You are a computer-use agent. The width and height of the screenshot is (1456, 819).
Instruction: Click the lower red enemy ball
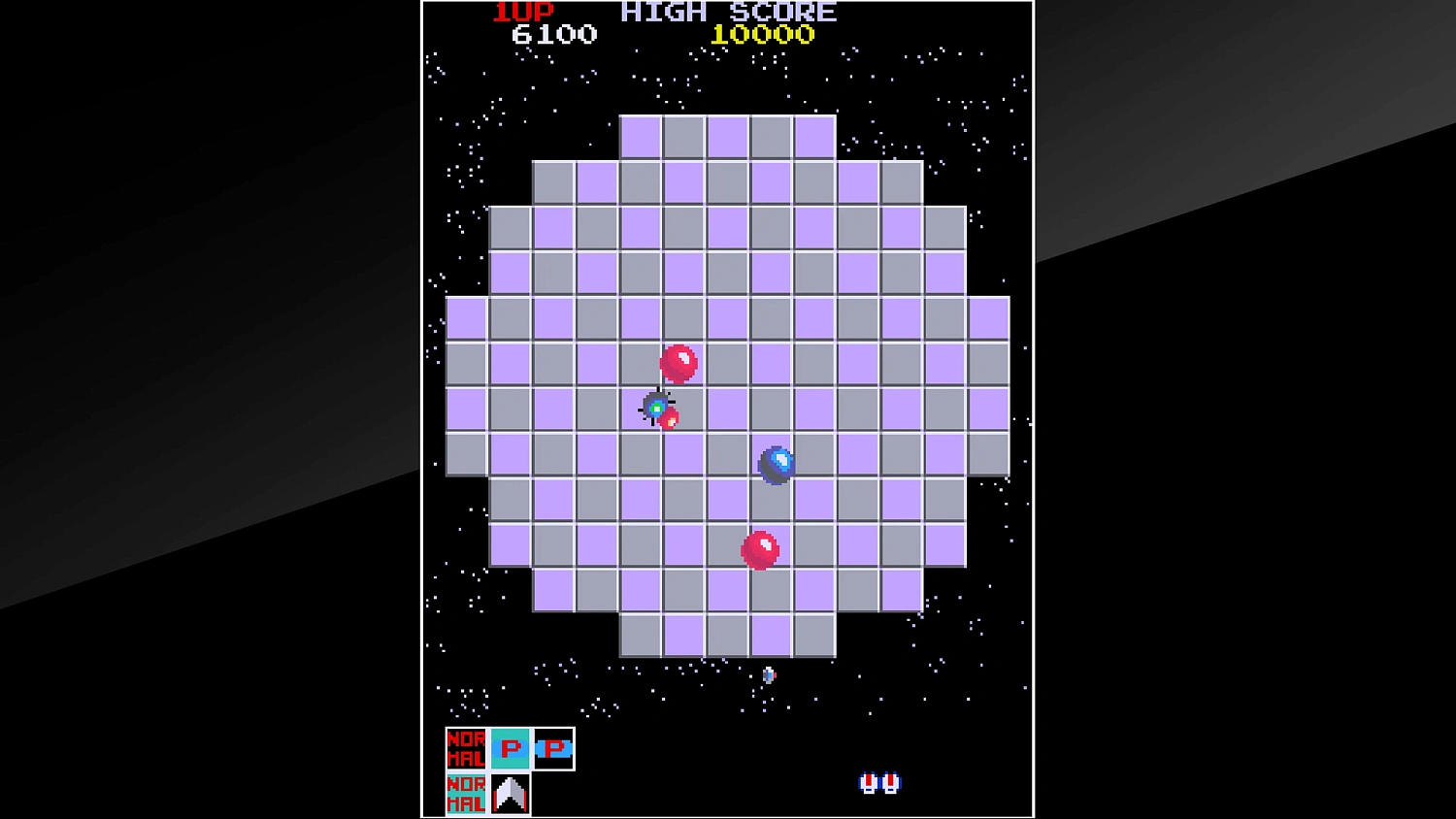[760, 548]
